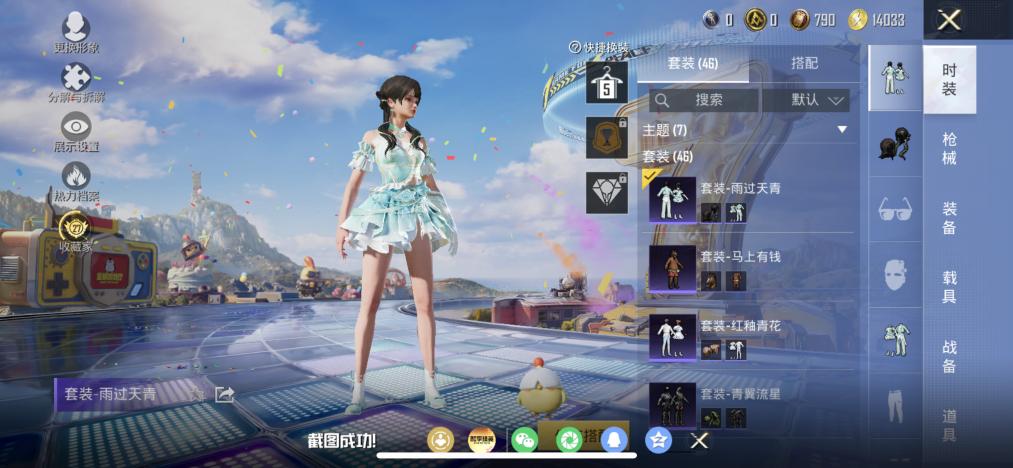Close the wardrobe screen with top-right X

click(x=949, y=20)
